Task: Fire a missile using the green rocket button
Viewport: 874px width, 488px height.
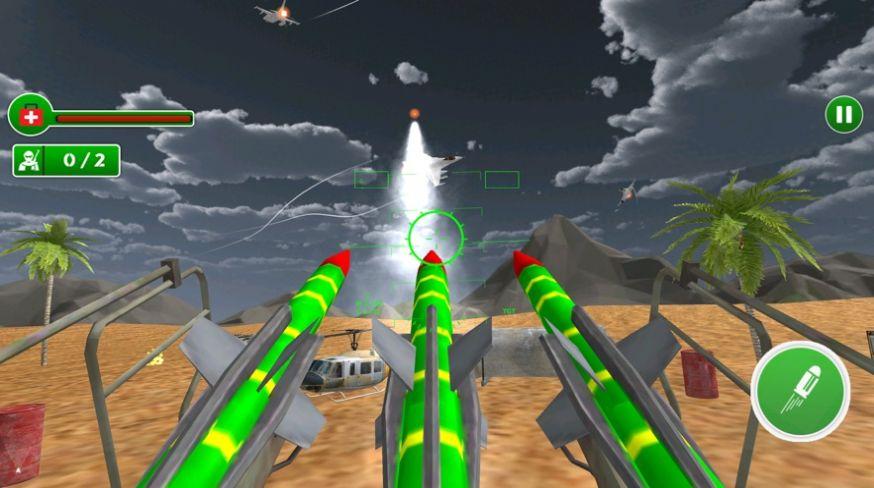Action: coord(800,390)
